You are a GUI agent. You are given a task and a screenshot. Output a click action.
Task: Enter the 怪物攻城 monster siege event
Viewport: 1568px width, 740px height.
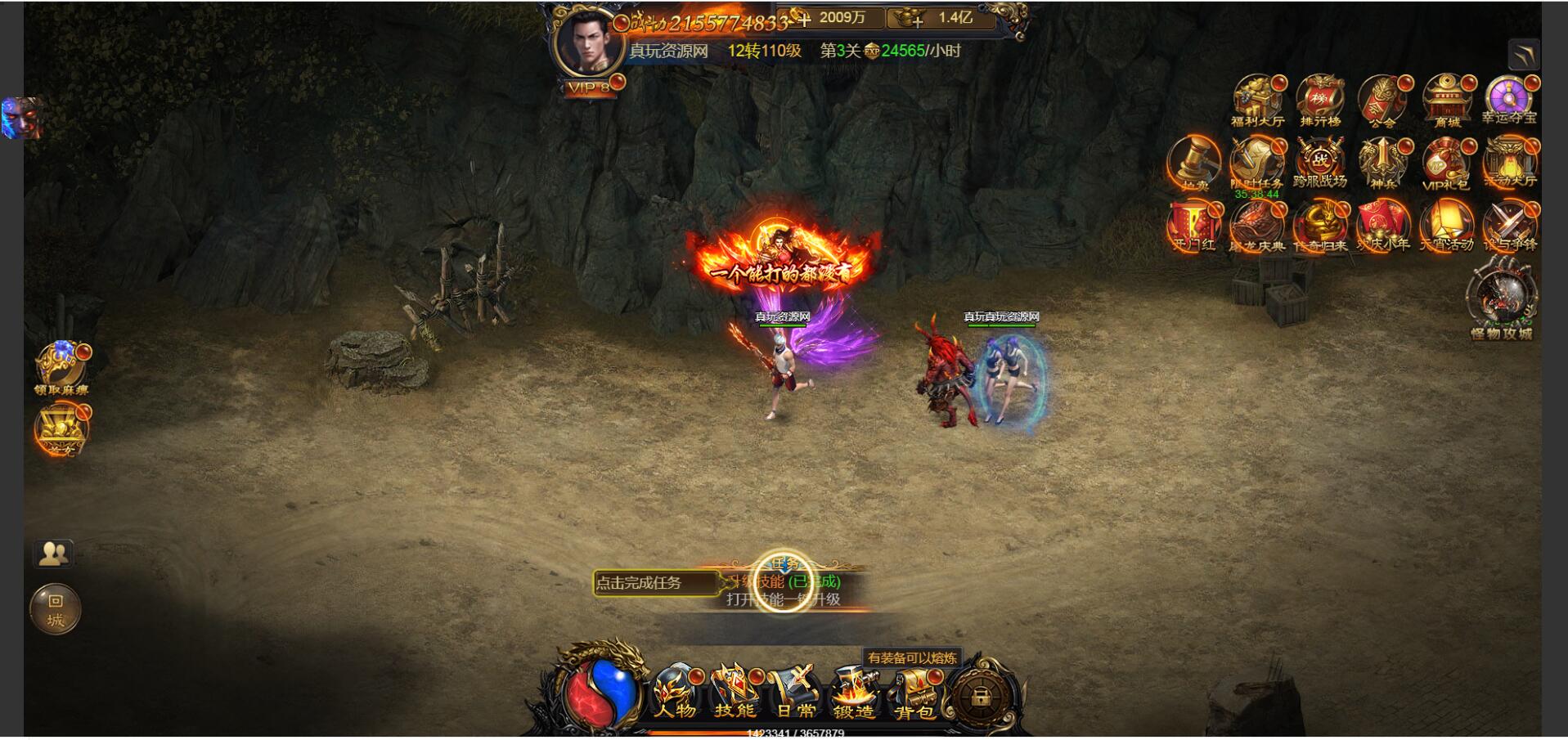tap(1502, 298)
